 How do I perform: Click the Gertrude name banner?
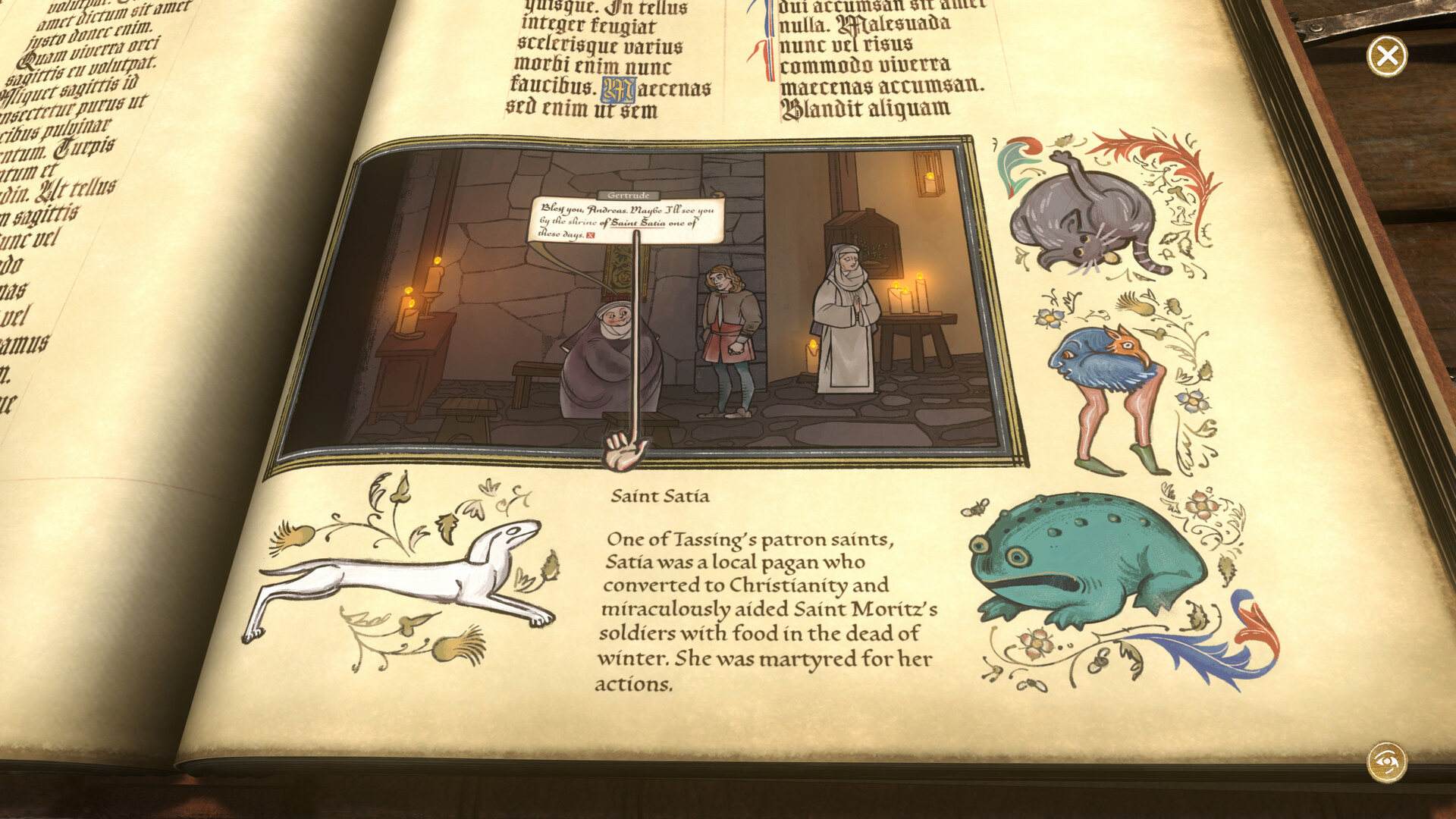point(630,195)
